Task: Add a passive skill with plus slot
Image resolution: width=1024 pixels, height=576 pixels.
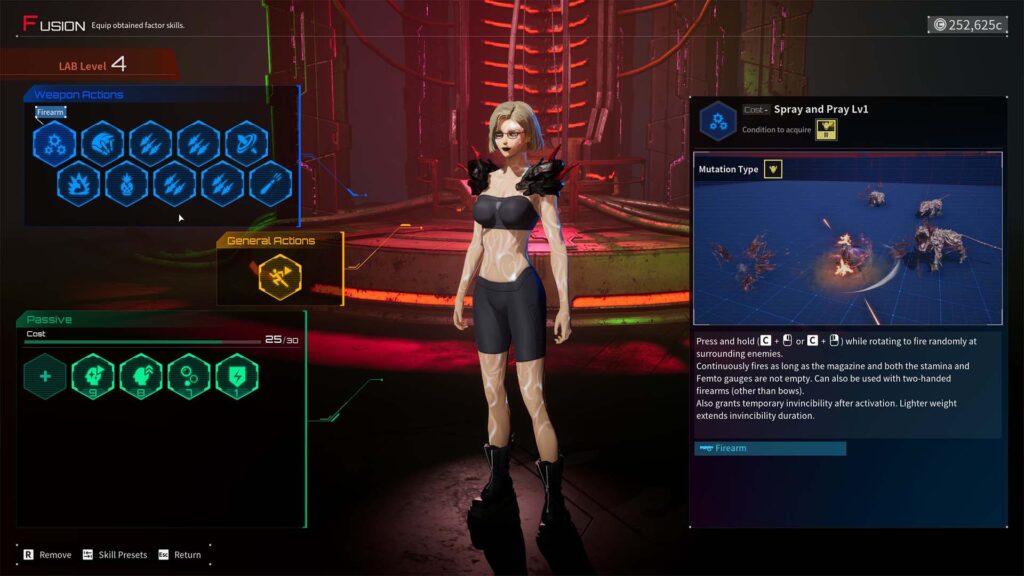Action: pos(45,377)
